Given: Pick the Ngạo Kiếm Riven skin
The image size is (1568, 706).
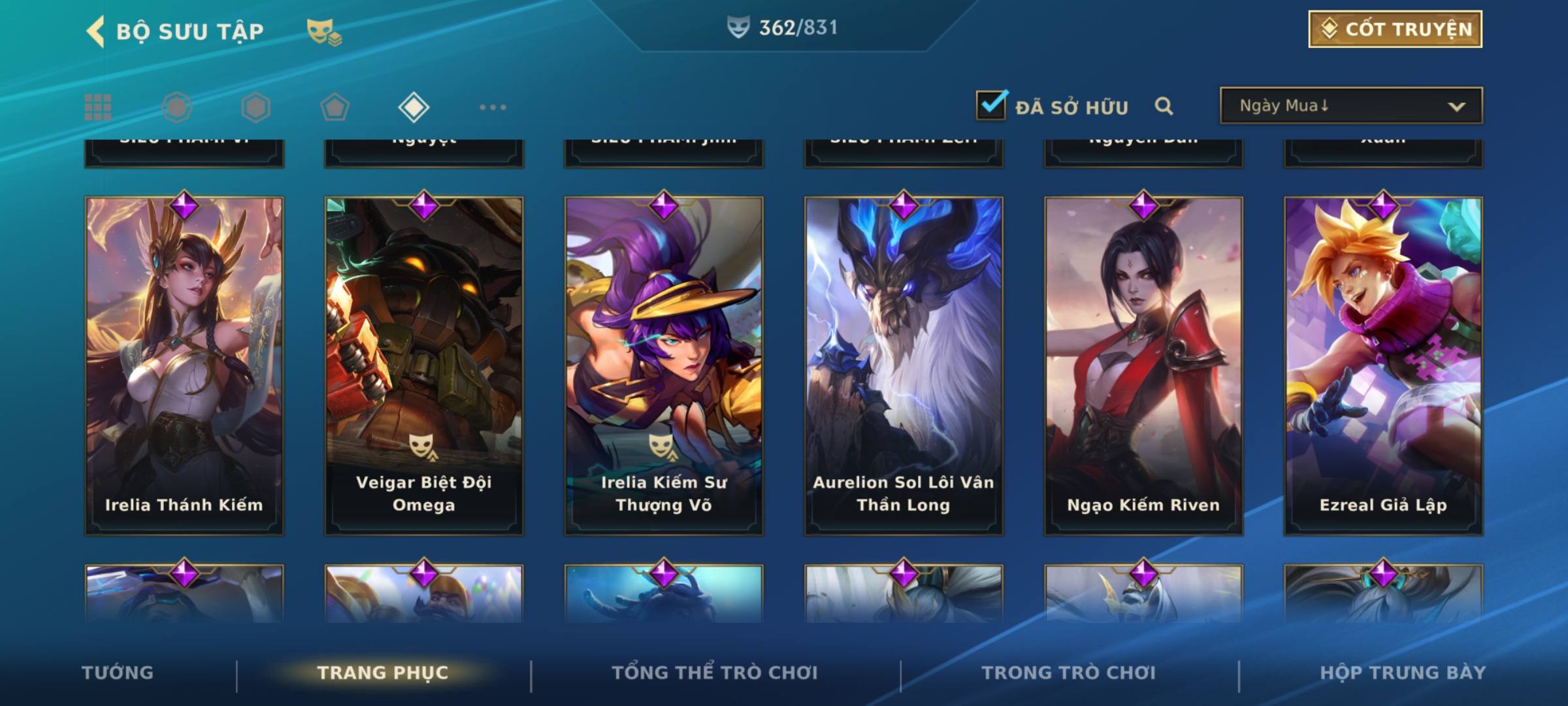Looking at the screenshot, I should (x=1143, y=366).
